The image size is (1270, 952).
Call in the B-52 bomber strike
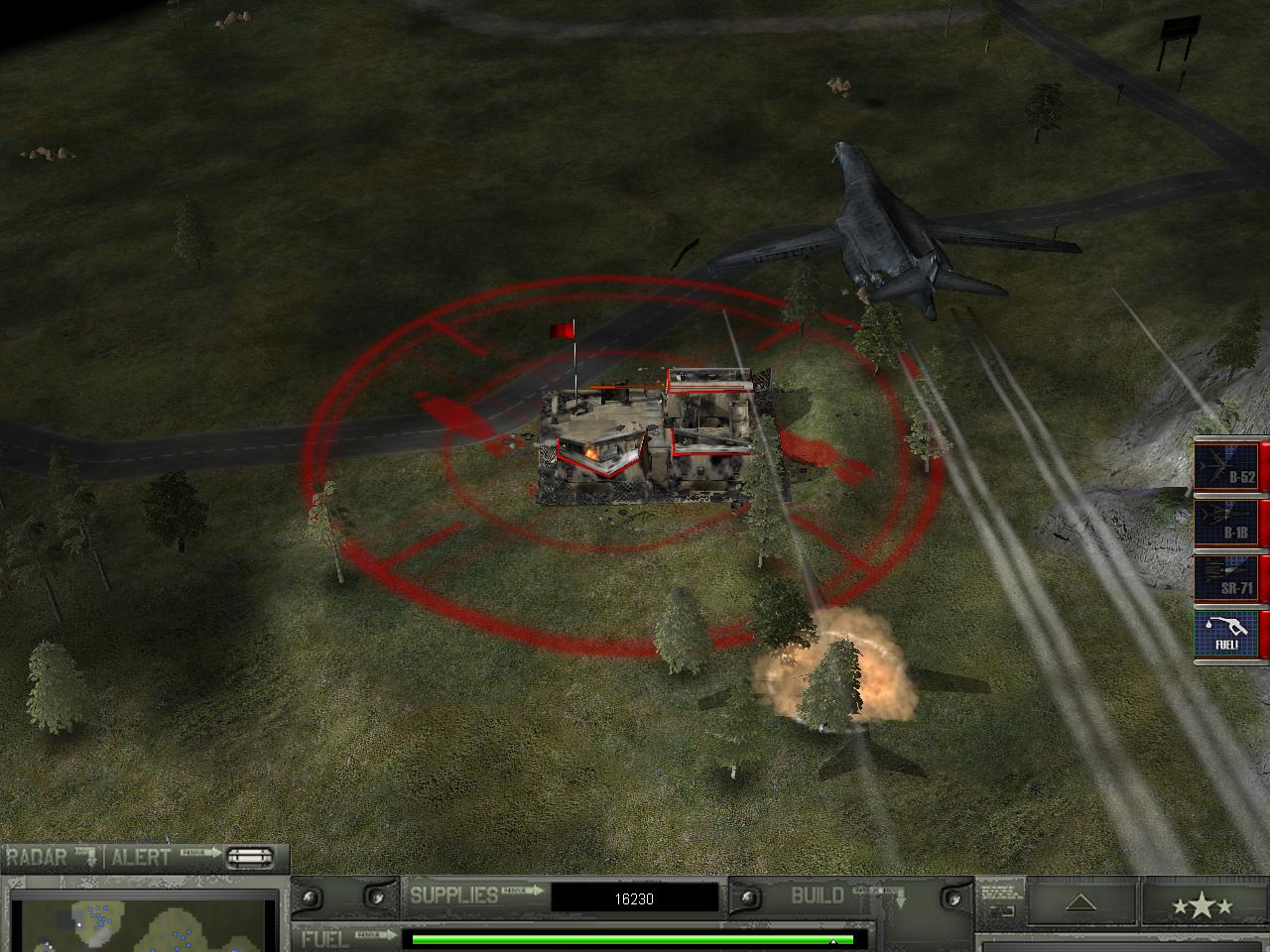point(1228,466)
